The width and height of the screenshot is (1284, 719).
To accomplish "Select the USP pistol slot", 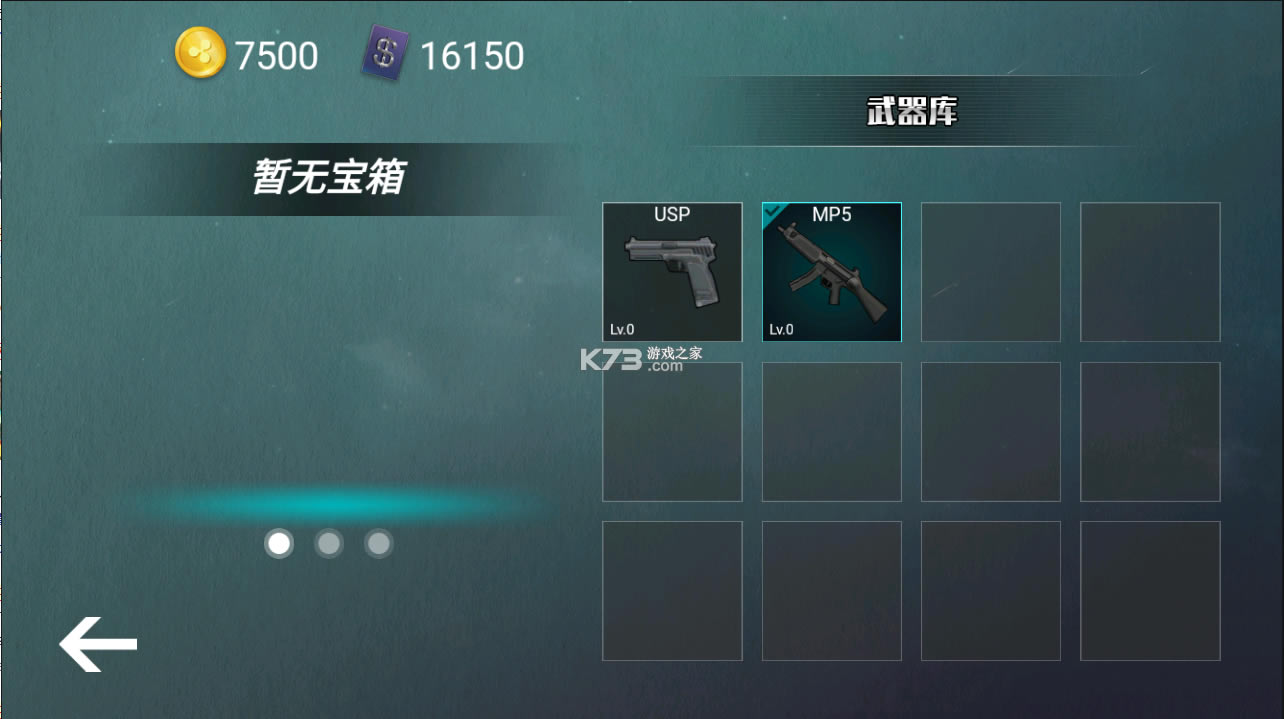I will 672,272.
